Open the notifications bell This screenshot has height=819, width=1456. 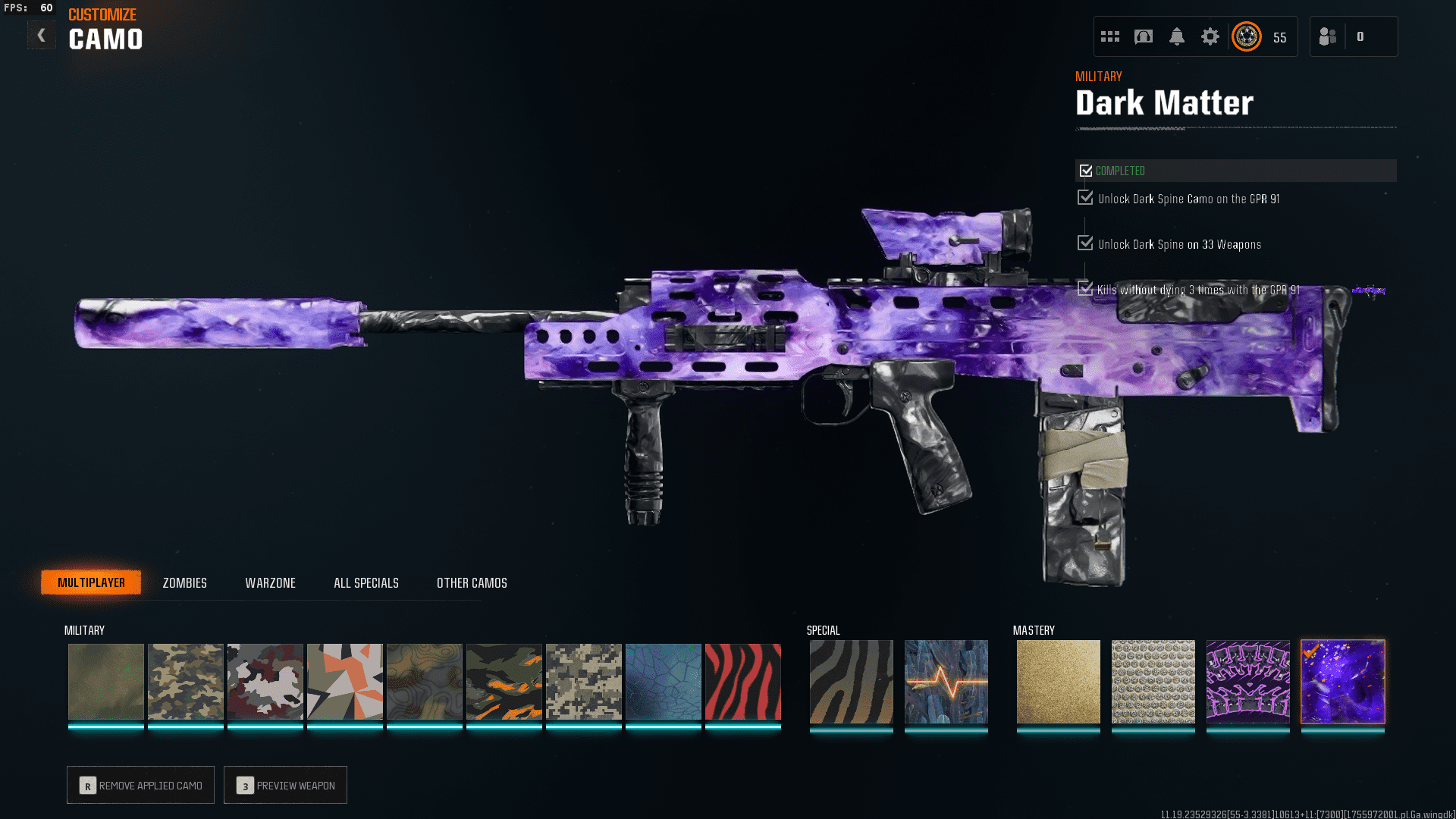coord(1176,36)
